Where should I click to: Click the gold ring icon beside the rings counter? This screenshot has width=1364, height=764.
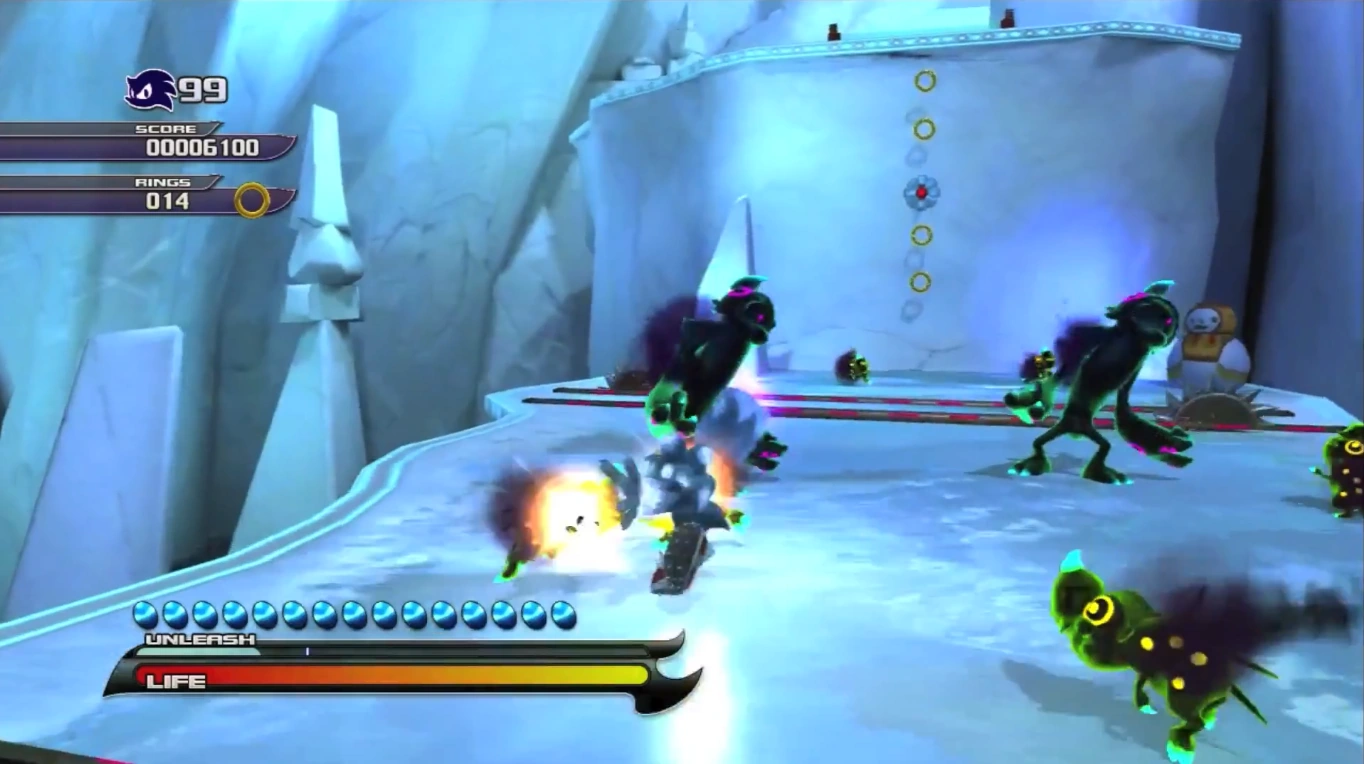(x=252, y=200)
